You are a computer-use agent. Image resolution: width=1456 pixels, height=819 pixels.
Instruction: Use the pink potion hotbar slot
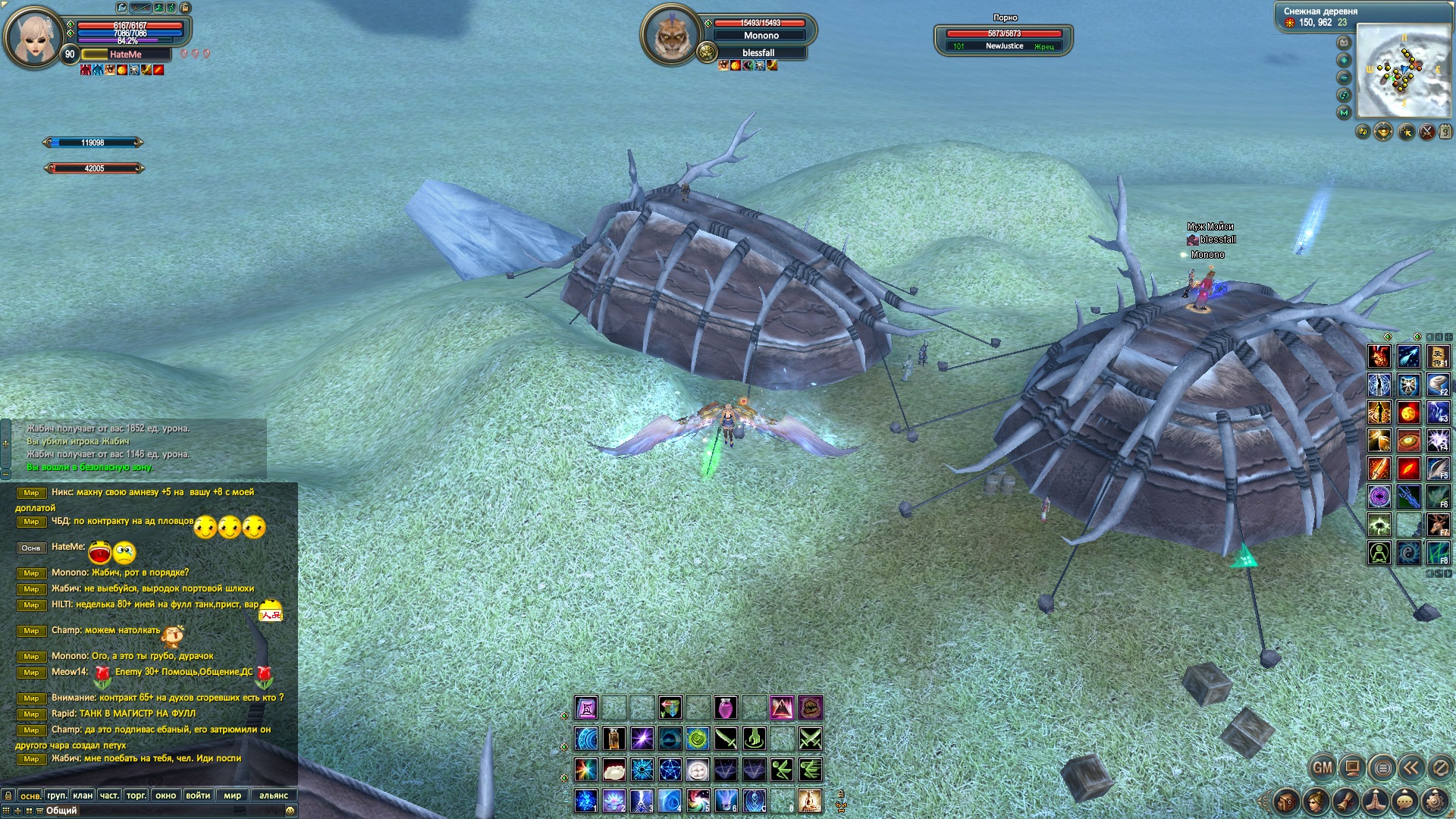click(726, 708)
